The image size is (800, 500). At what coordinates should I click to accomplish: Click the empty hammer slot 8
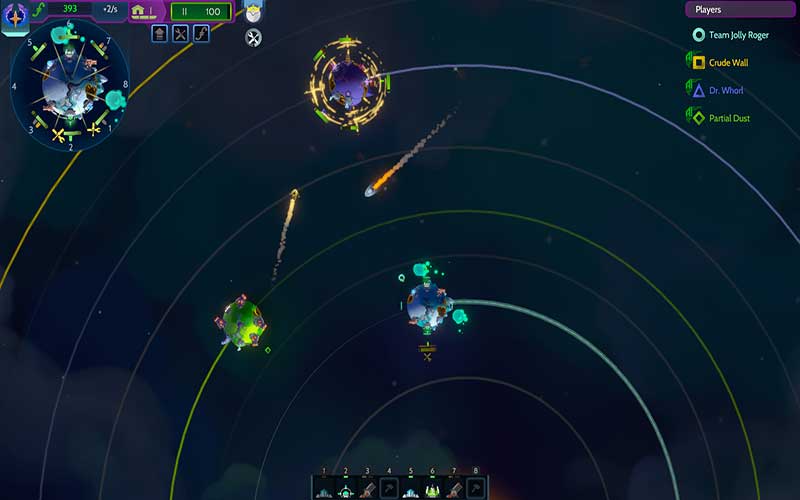point(476,489)
